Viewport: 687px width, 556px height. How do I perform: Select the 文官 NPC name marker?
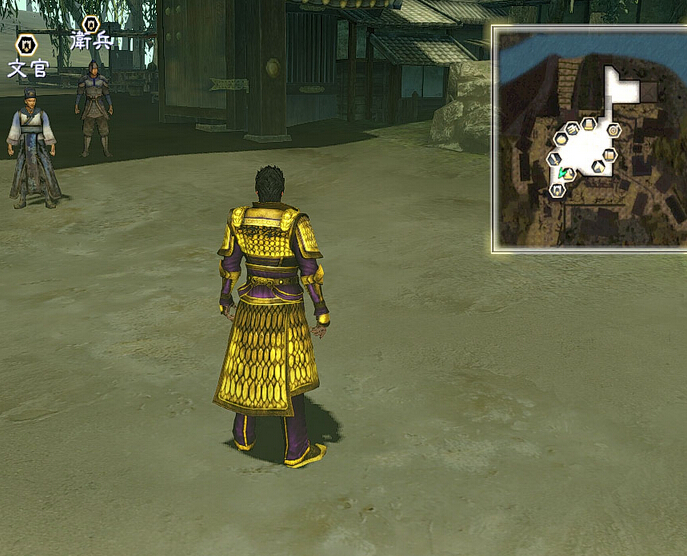(27, 57)
